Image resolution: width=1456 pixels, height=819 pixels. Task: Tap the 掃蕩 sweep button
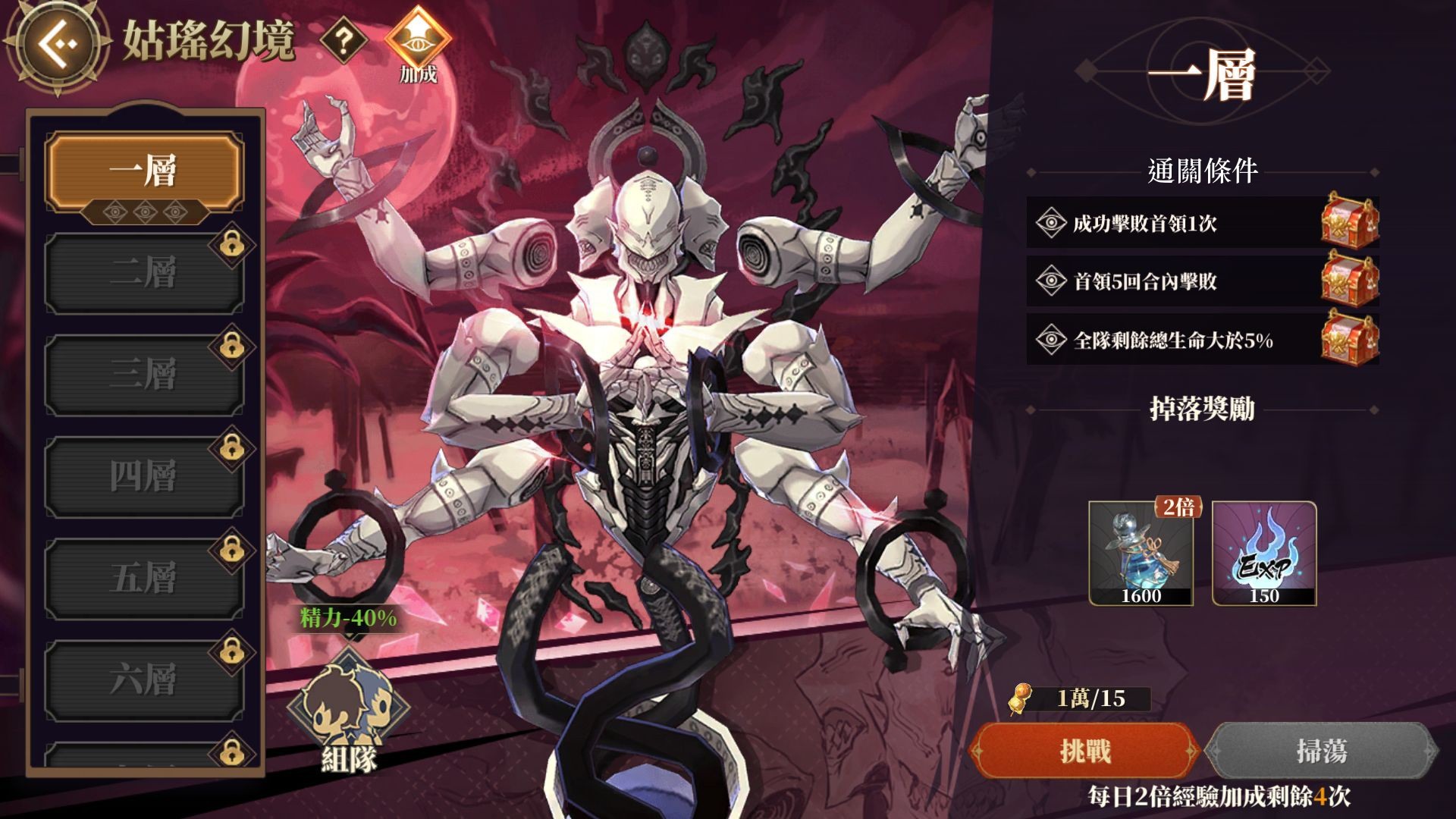click(1321, 751)
